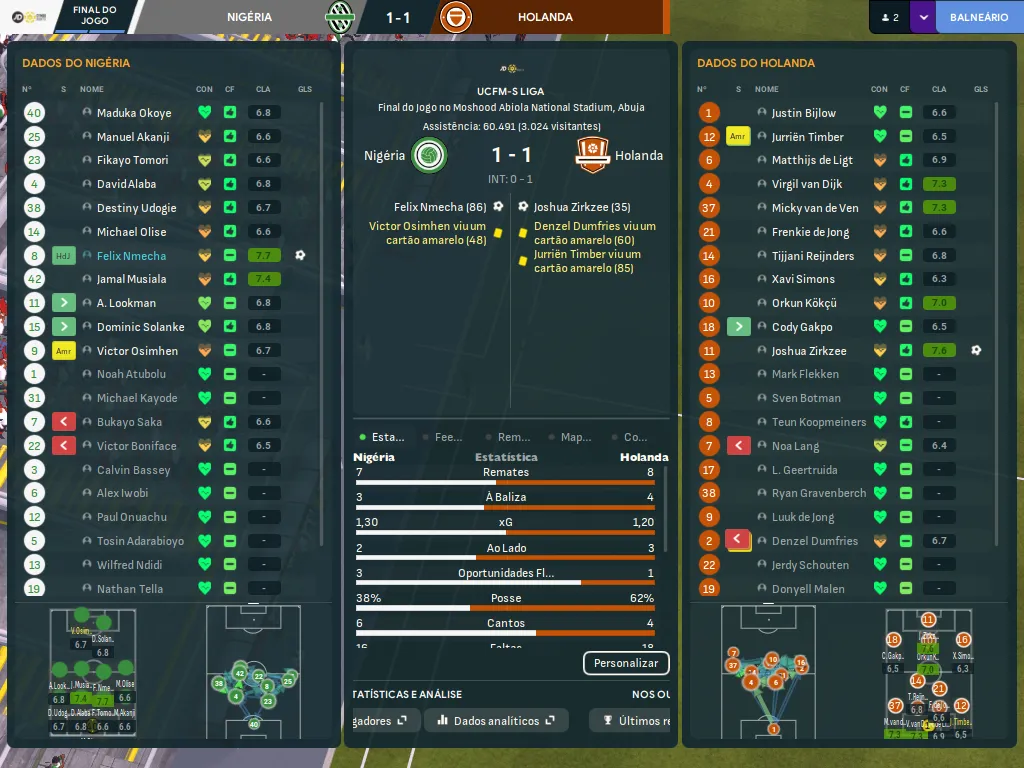Click the Holanda team crest in header
Viewport: 1024px width, 768px height.
tap(456, 17)
